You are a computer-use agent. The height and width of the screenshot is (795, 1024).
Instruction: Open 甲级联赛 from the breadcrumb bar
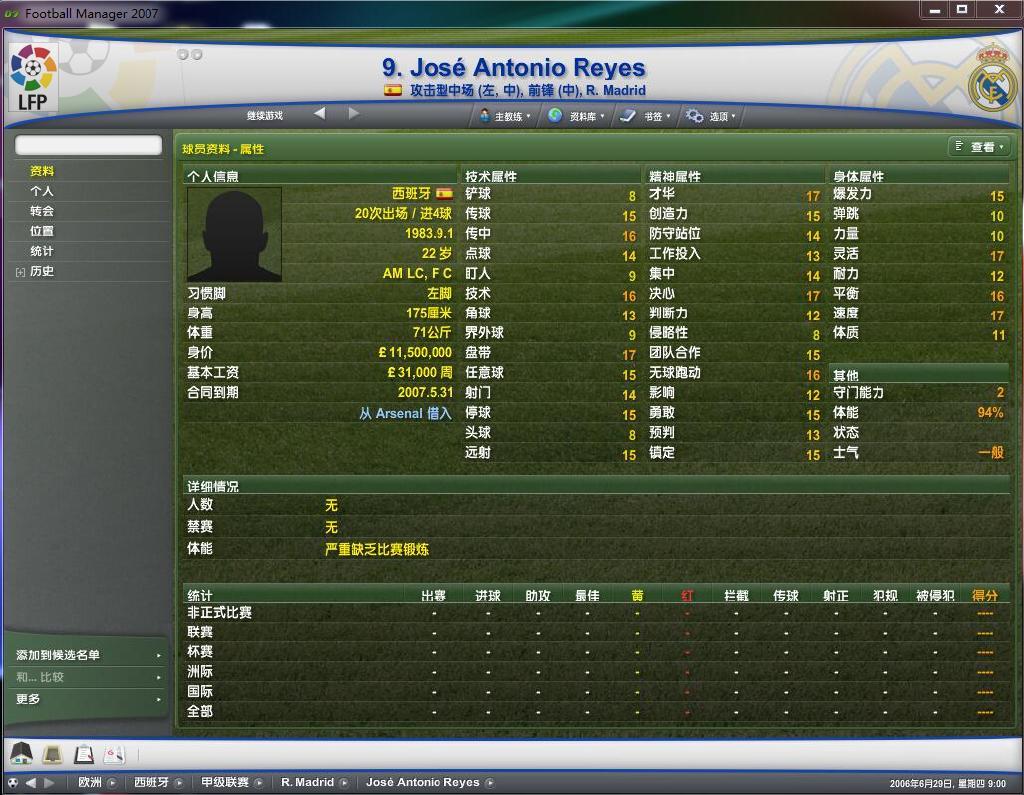[219, 782]
